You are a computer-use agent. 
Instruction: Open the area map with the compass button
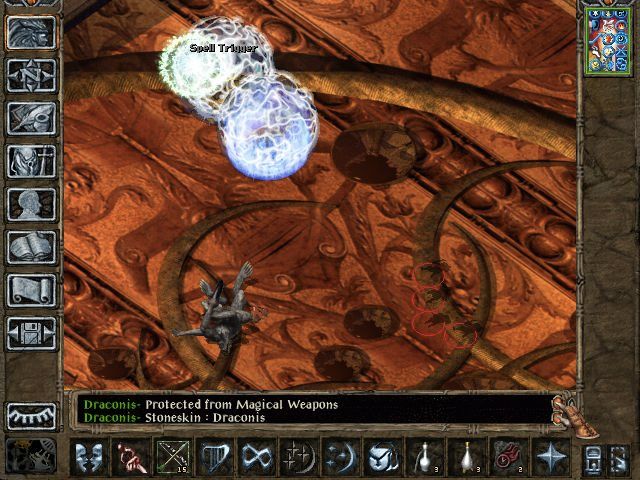click(x=31, y=76)
